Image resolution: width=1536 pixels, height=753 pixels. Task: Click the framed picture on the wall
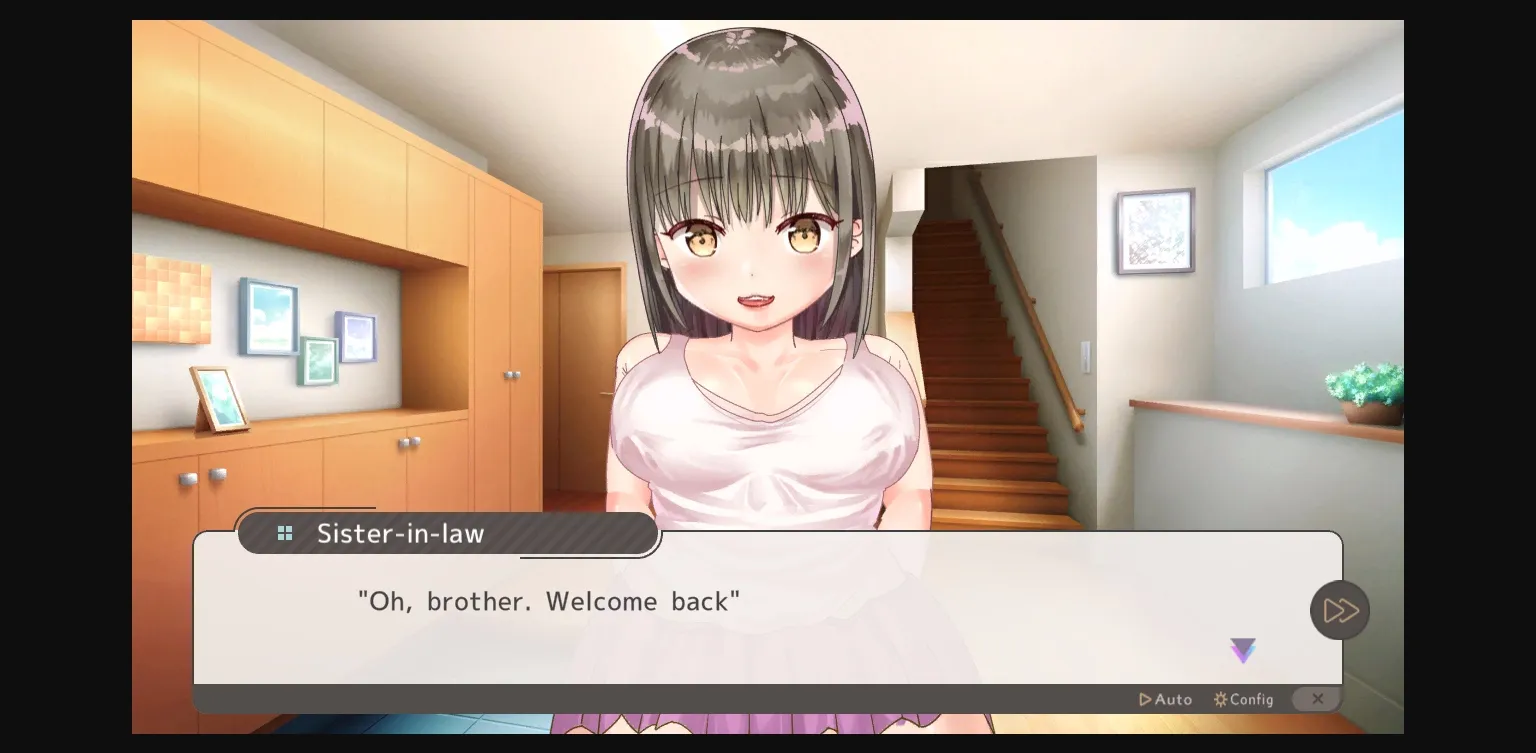click(x=1155, y=230)
